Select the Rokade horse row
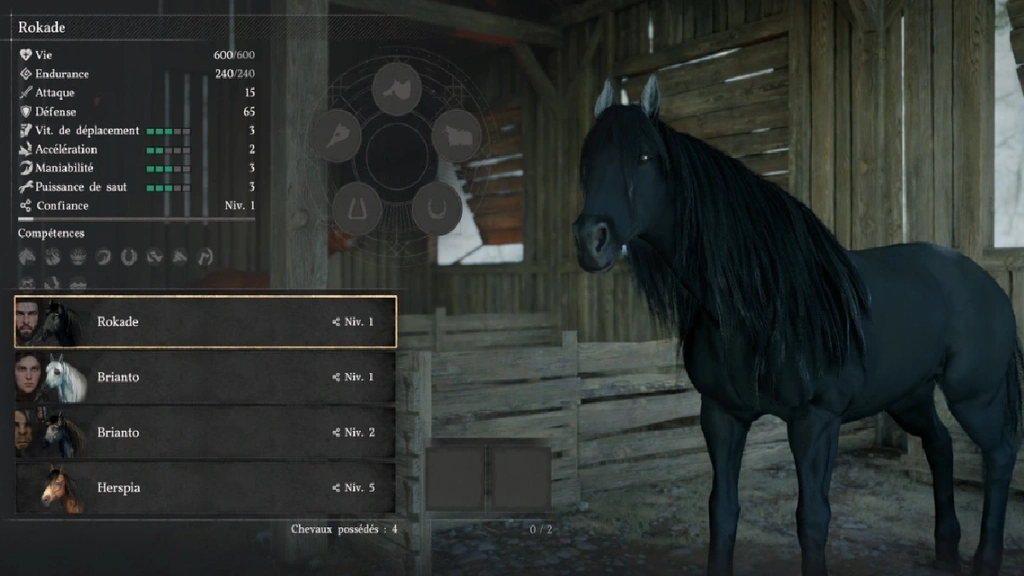The height and width of the screenshot is (576, 1024). (x=205, y=322)
